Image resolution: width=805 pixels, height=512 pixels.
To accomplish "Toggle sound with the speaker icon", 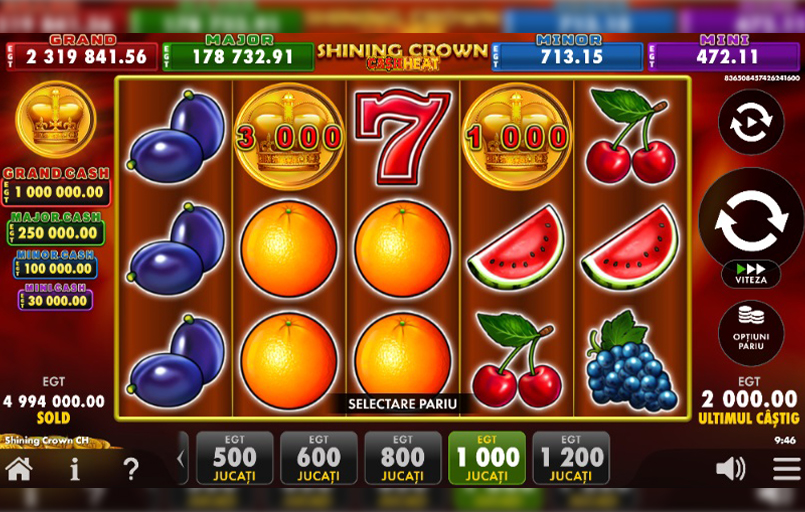I will [x=731, y=468].
